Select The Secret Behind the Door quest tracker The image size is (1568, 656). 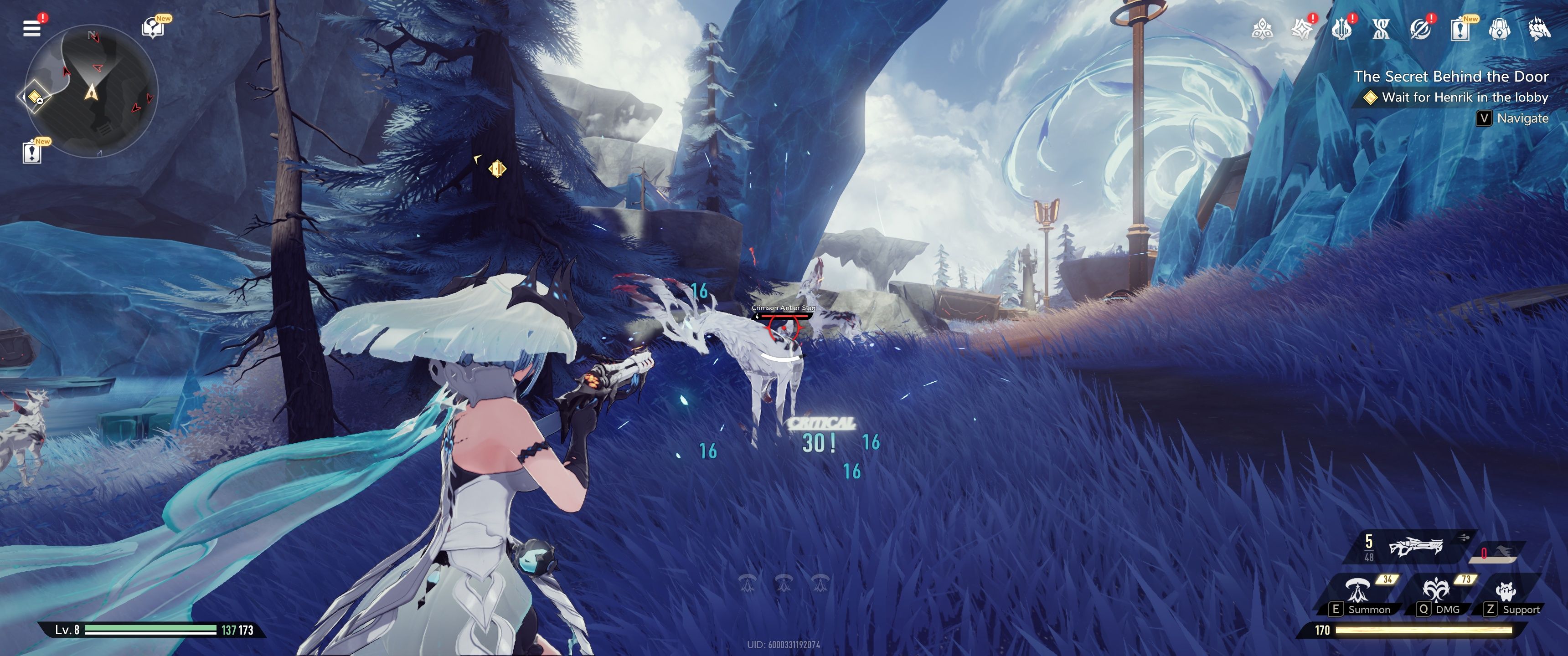coord(1450,77)
